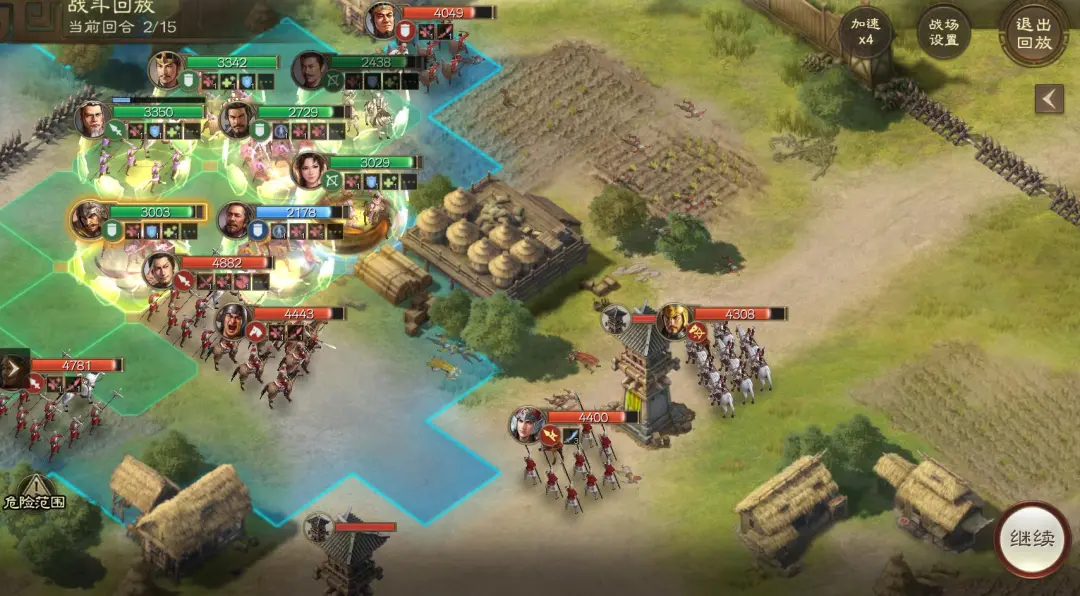Select the enemy general with 4443 troops

pyautogui.click(x=232, y=320)
